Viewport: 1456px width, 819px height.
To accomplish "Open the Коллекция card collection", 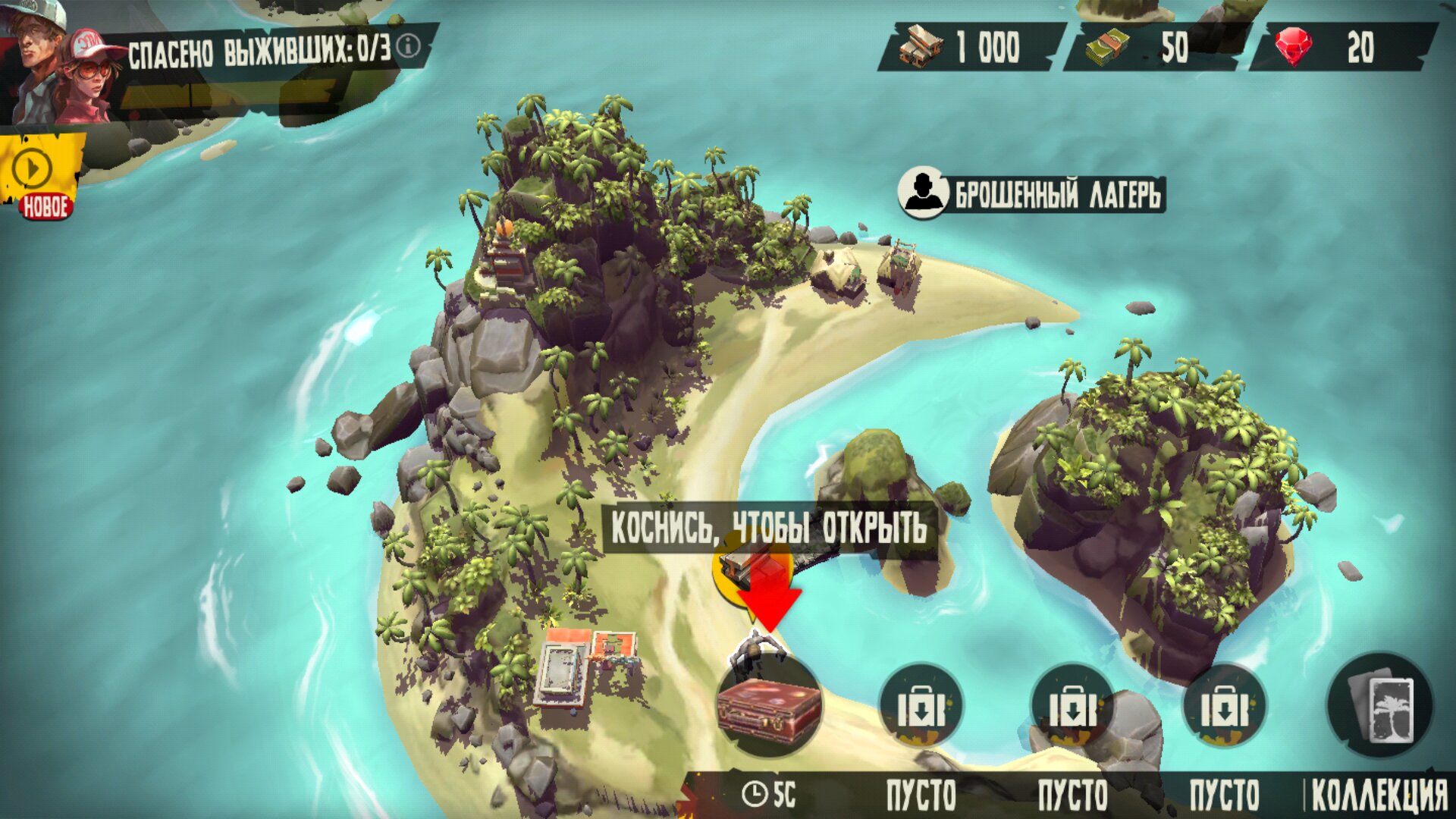I will (1380, 707).
